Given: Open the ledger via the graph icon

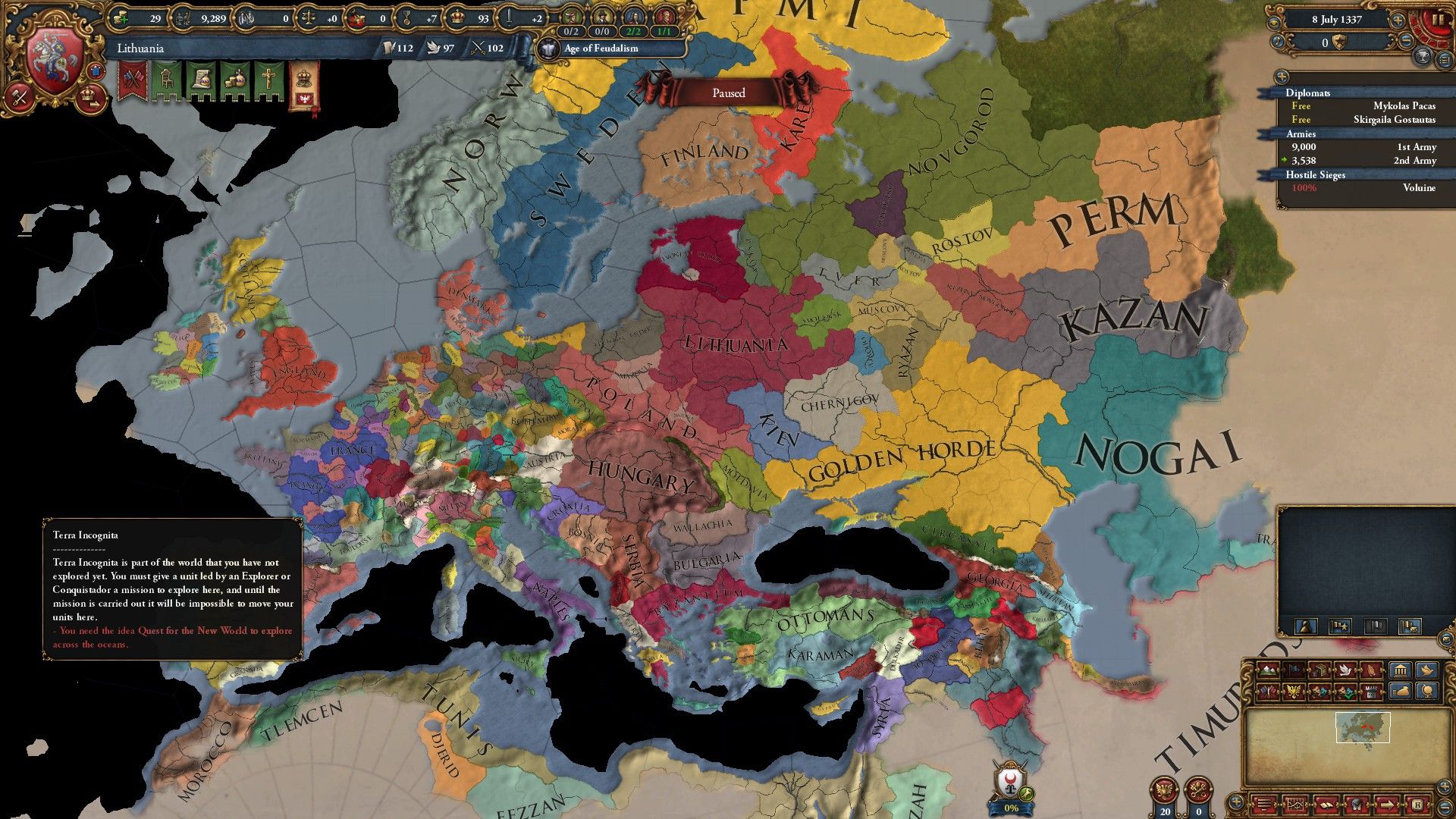Looking at the screenshot, I should (1296, 805).
